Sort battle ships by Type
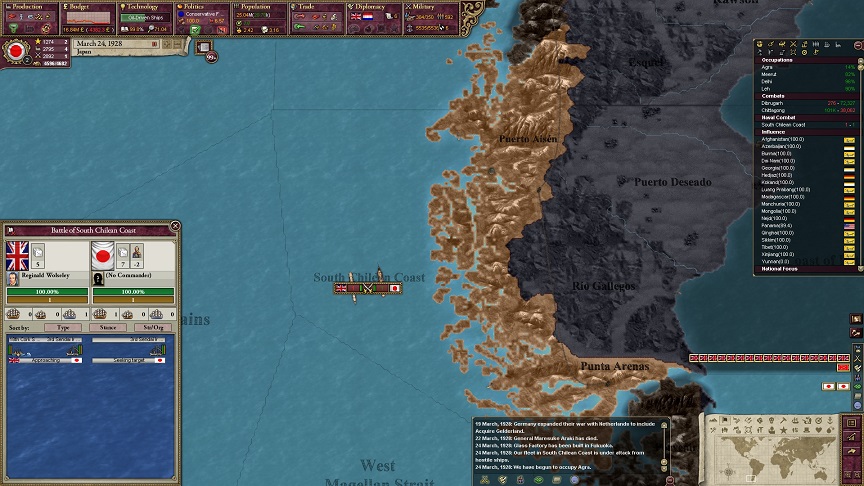This screenshot has width=864, height=486. pos(63,327)
